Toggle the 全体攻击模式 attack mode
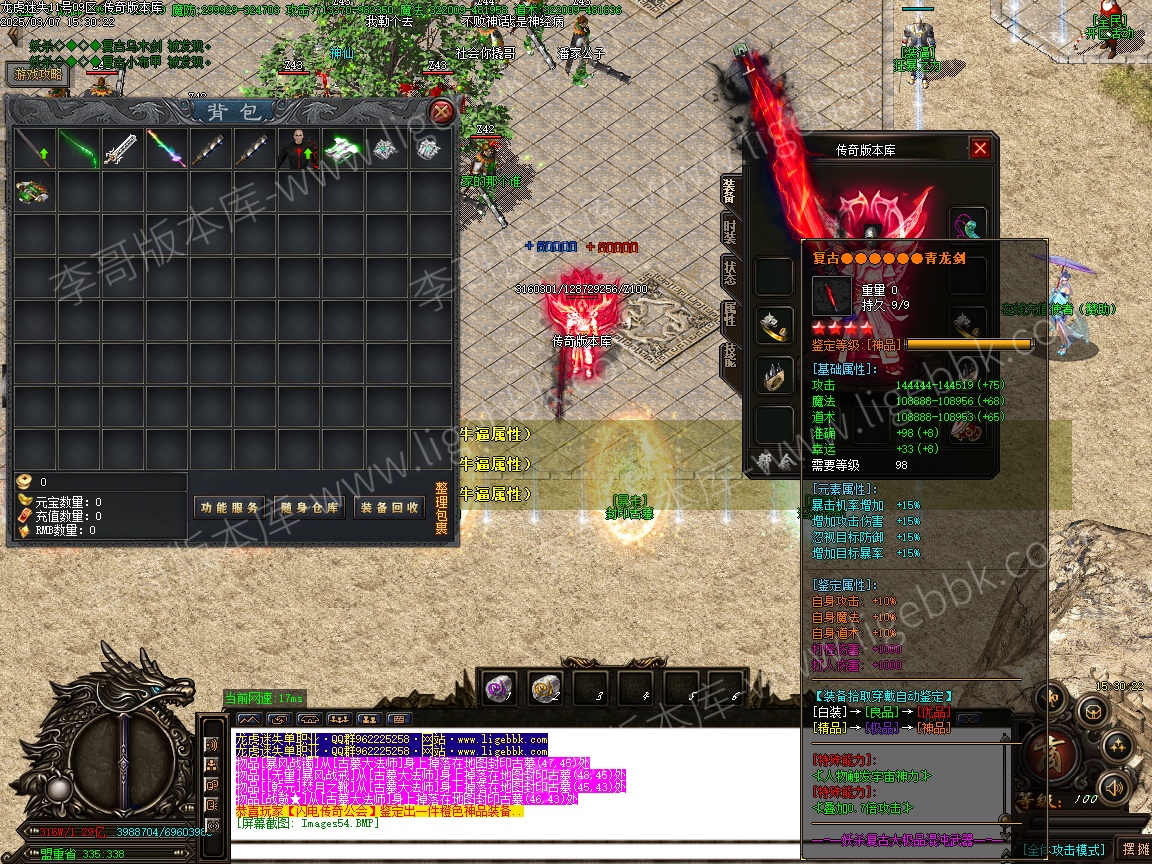 point(1064,850)
